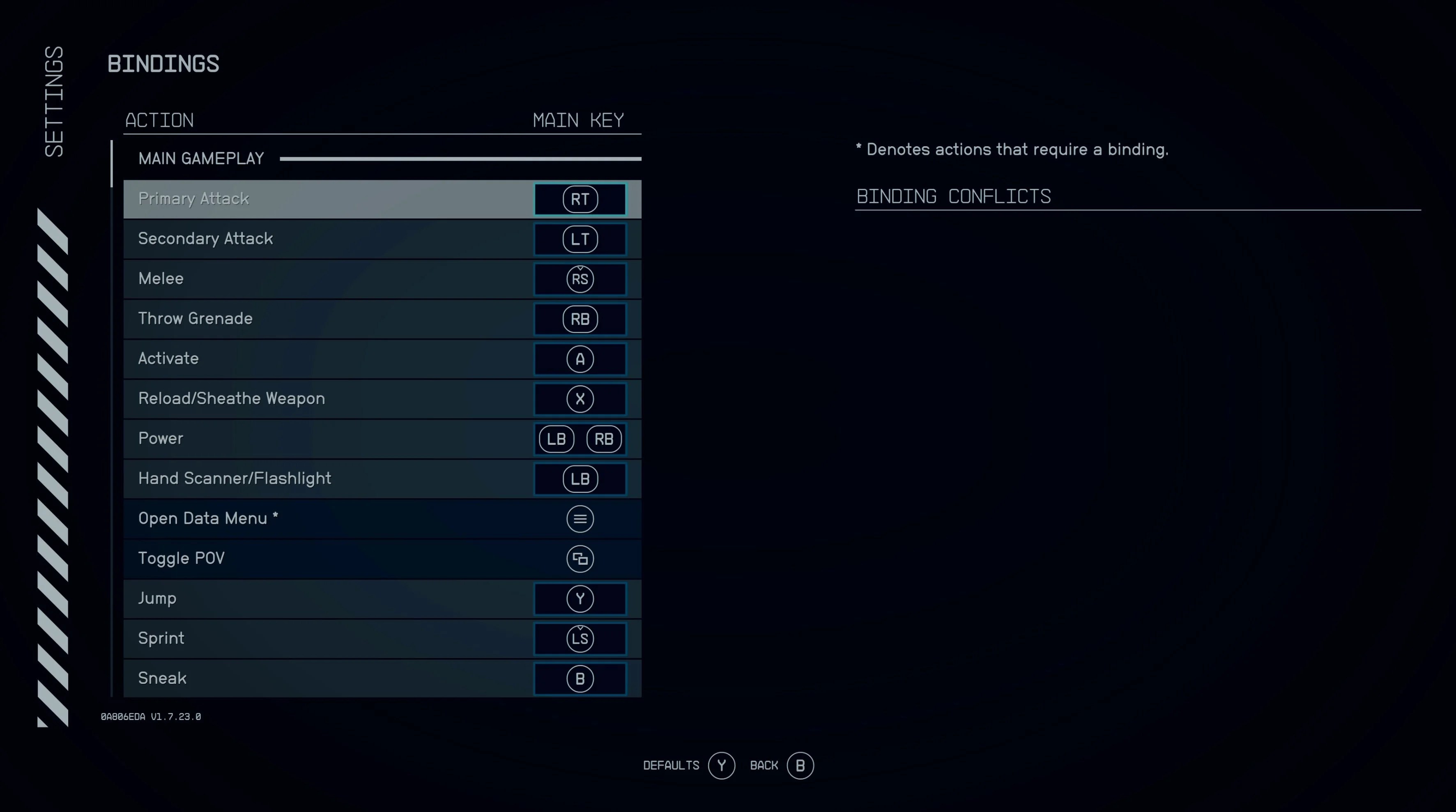
Task: Click the Y binding for Jump
Action: click(x=580, y=598)
